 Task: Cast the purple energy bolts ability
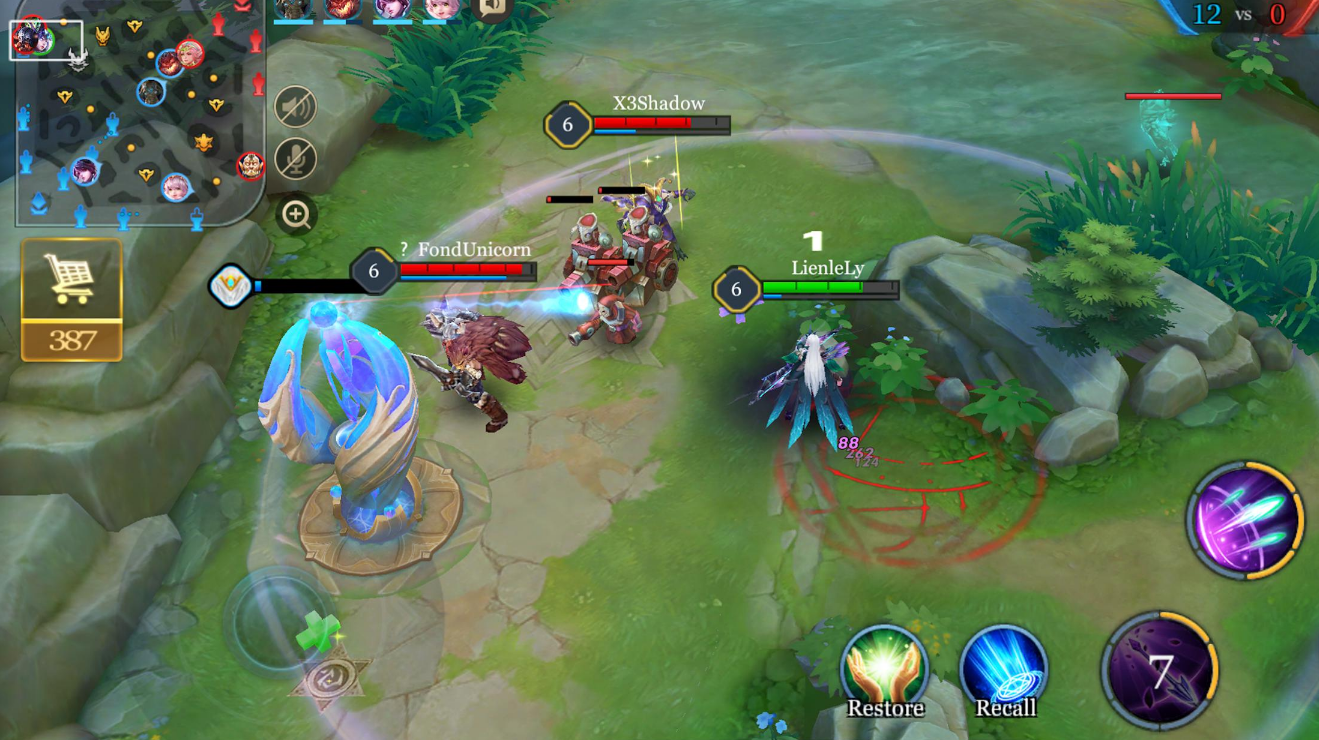coord(1245,521)
